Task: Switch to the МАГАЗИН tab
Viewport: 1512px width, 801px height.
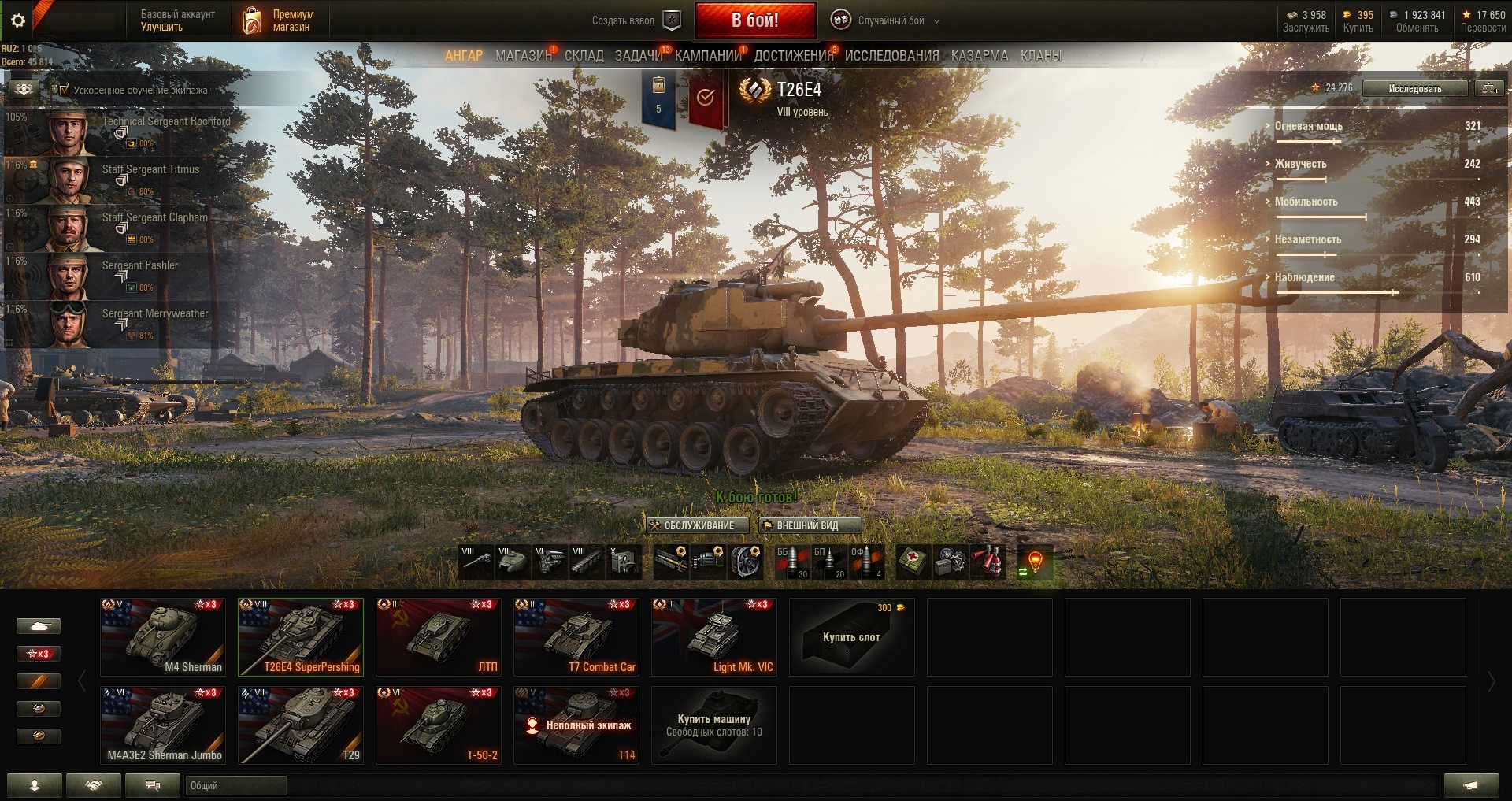Action: pyautogui.click(x=523, y=55)
